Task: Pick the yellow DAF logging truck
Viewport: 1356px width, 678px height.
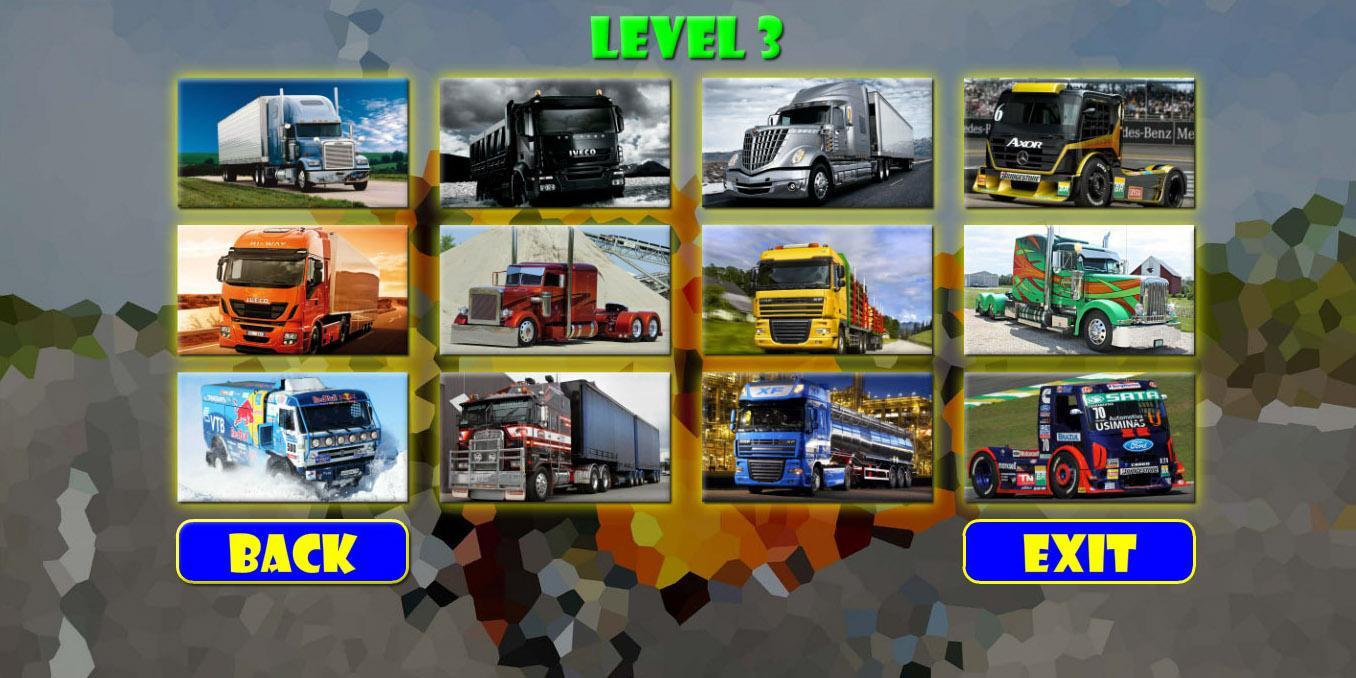Action: [x=817, y=290]
